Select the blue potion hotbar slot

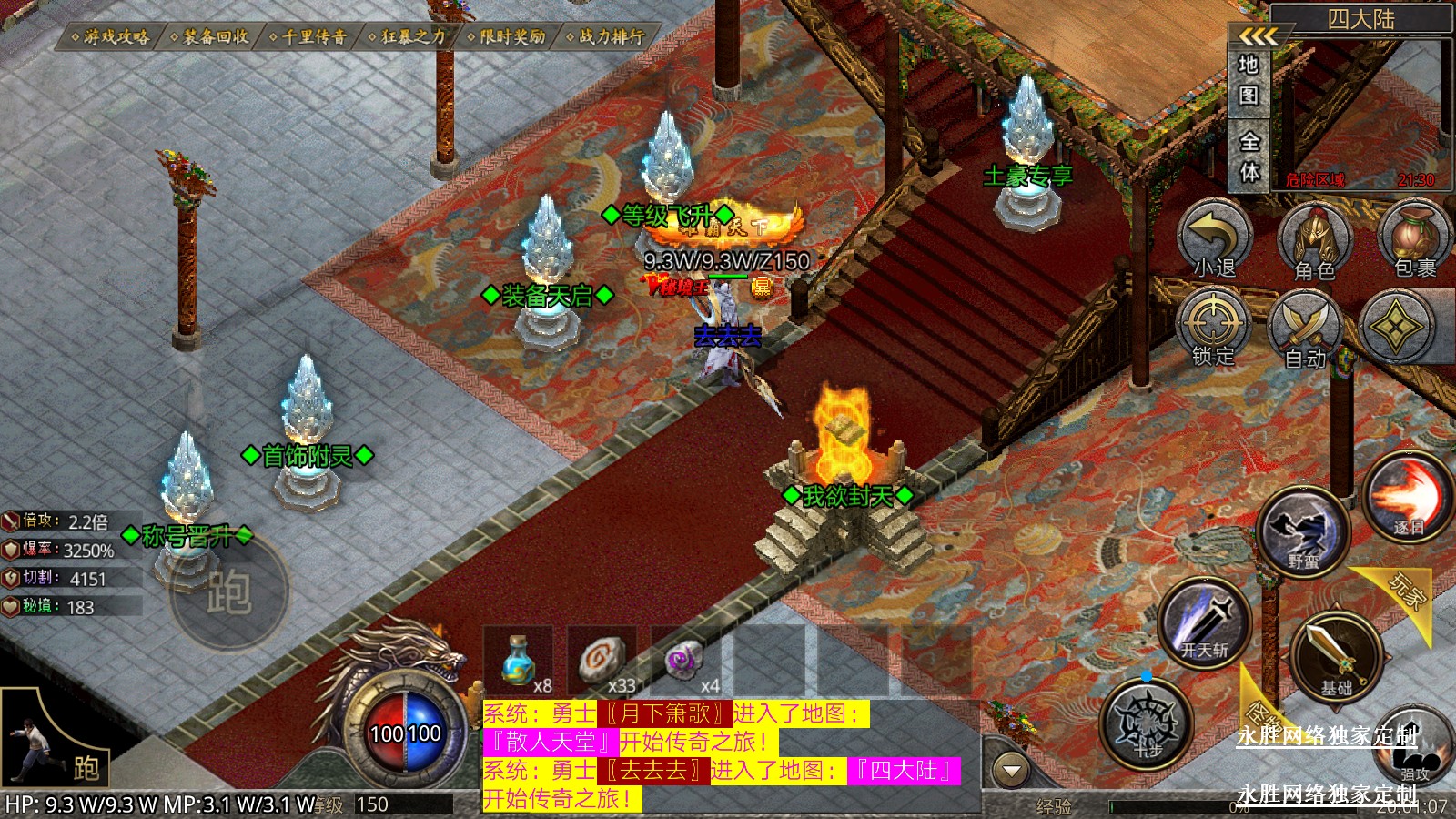click(519, 662)
